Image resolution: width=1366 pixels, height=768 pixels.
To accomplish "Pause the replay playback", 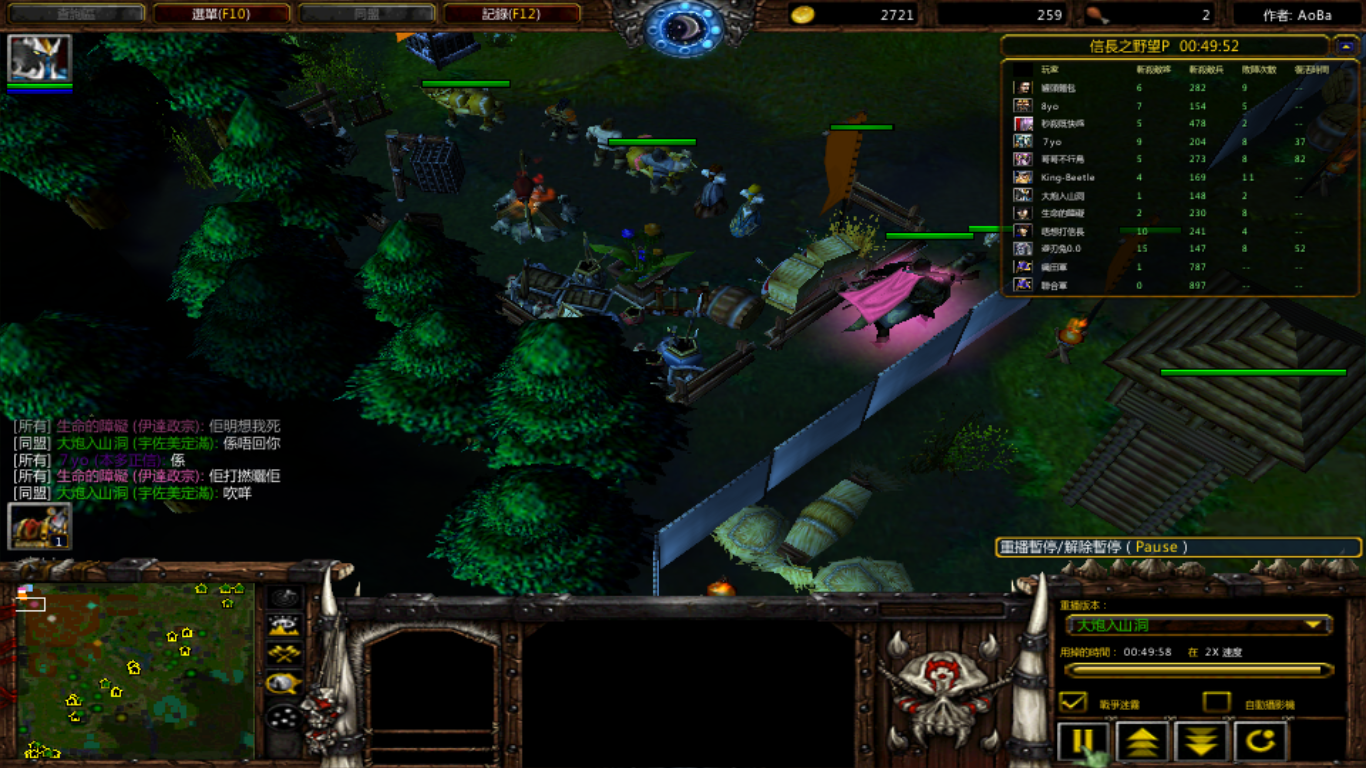I will [x=1083, y=743].
